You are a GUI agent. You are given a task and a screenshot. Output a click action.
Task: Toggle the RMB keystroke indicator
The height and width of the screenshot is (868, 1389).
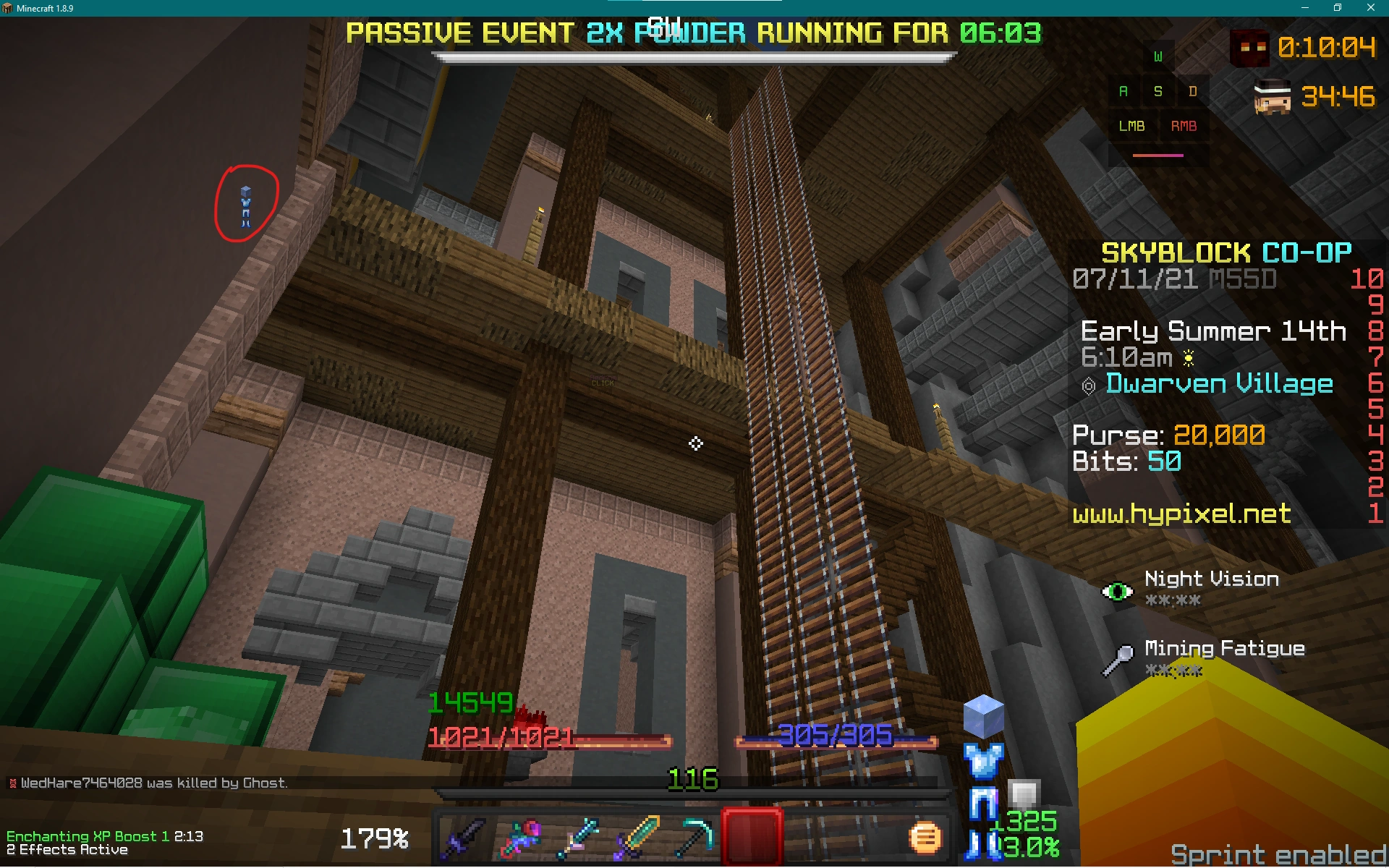pos(1184,126)
